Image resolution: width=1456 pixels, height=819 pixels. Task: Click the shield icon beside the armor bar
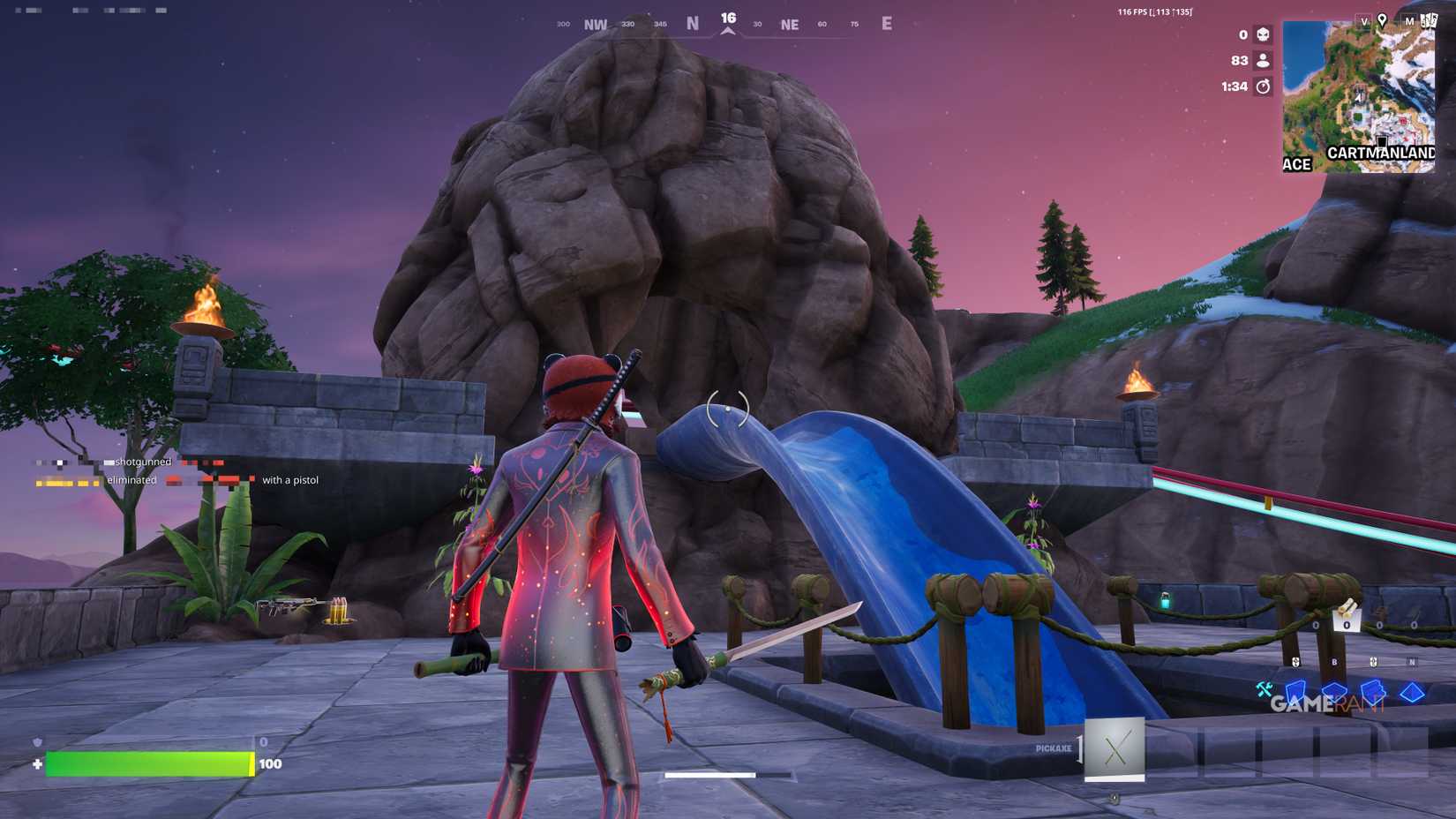37,742
